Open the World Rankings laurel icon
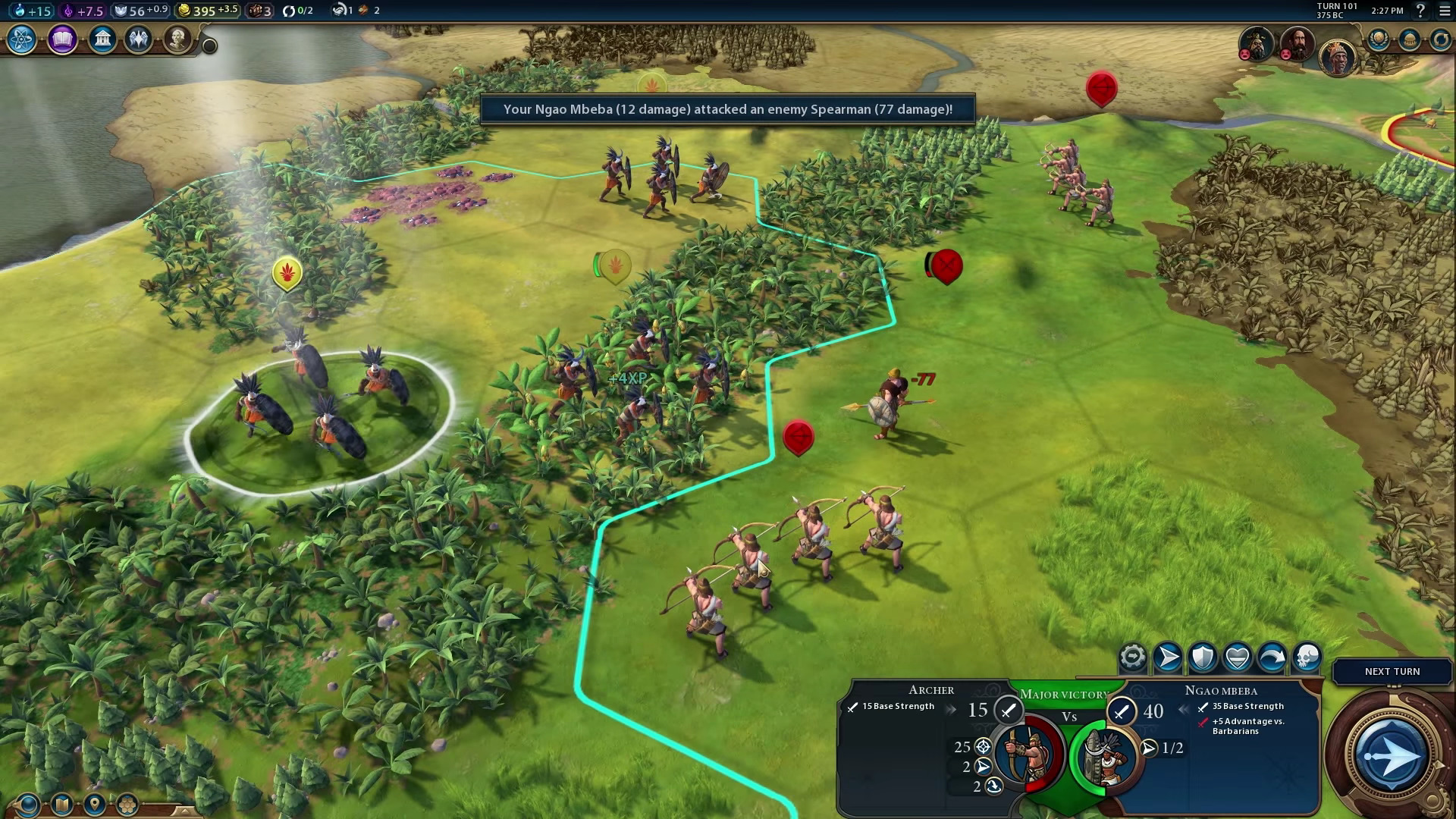Viewport: 1456px width, 819px height. 1378,39
